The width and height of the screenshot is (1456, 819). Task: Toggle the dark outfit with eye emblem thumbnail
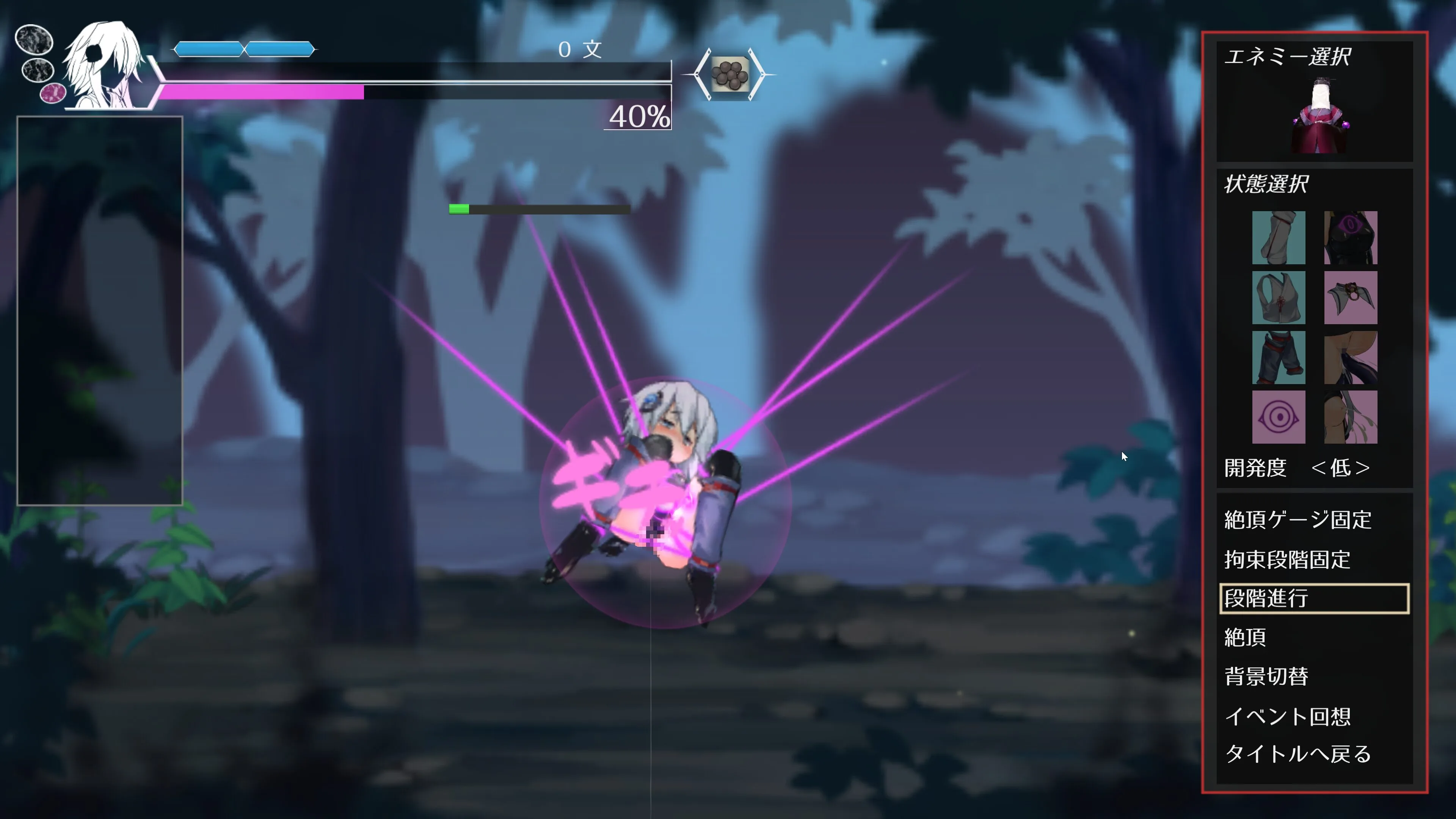tap(1350, 238)
